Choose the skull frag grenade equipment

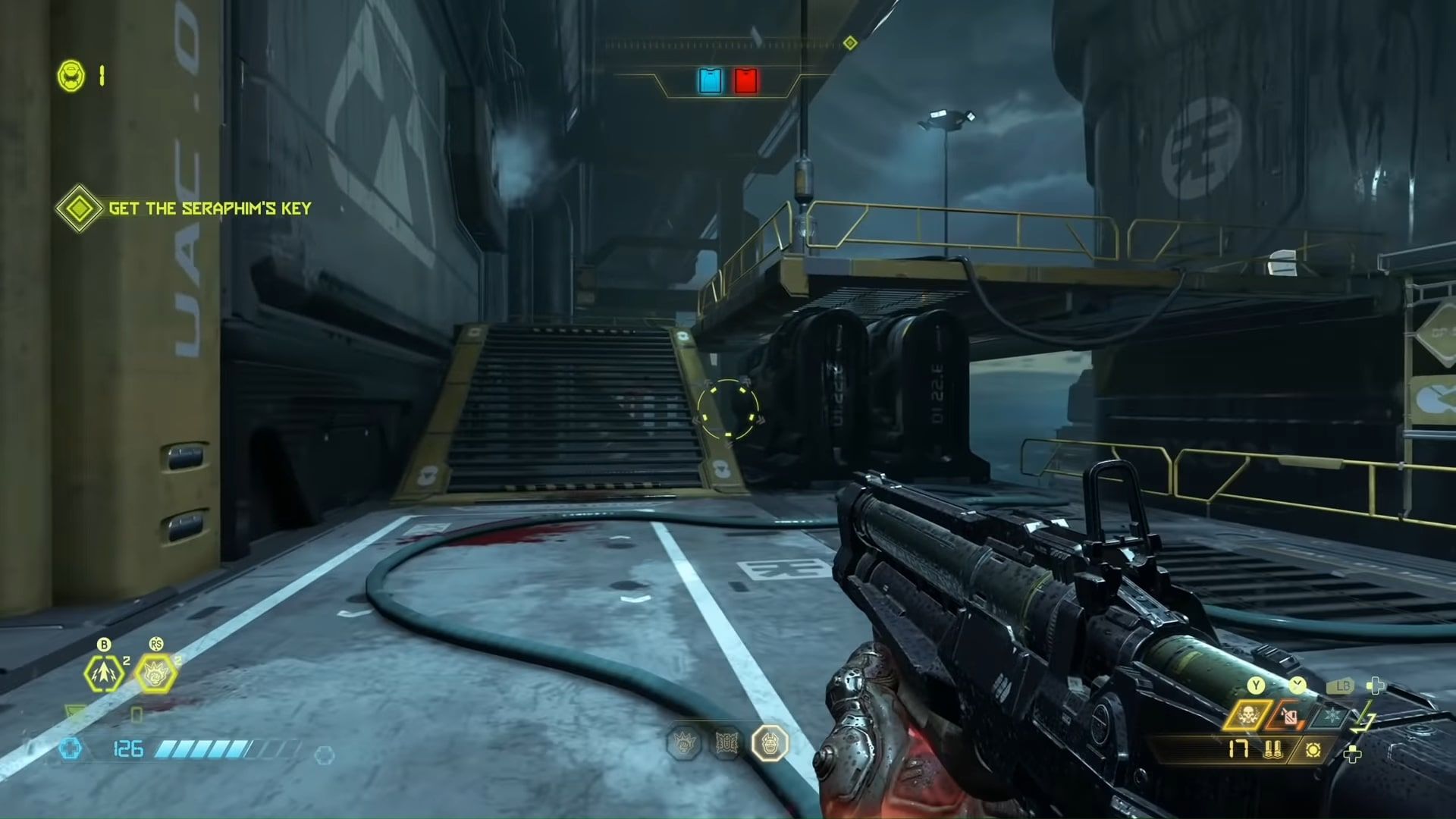coord(1246,716)
